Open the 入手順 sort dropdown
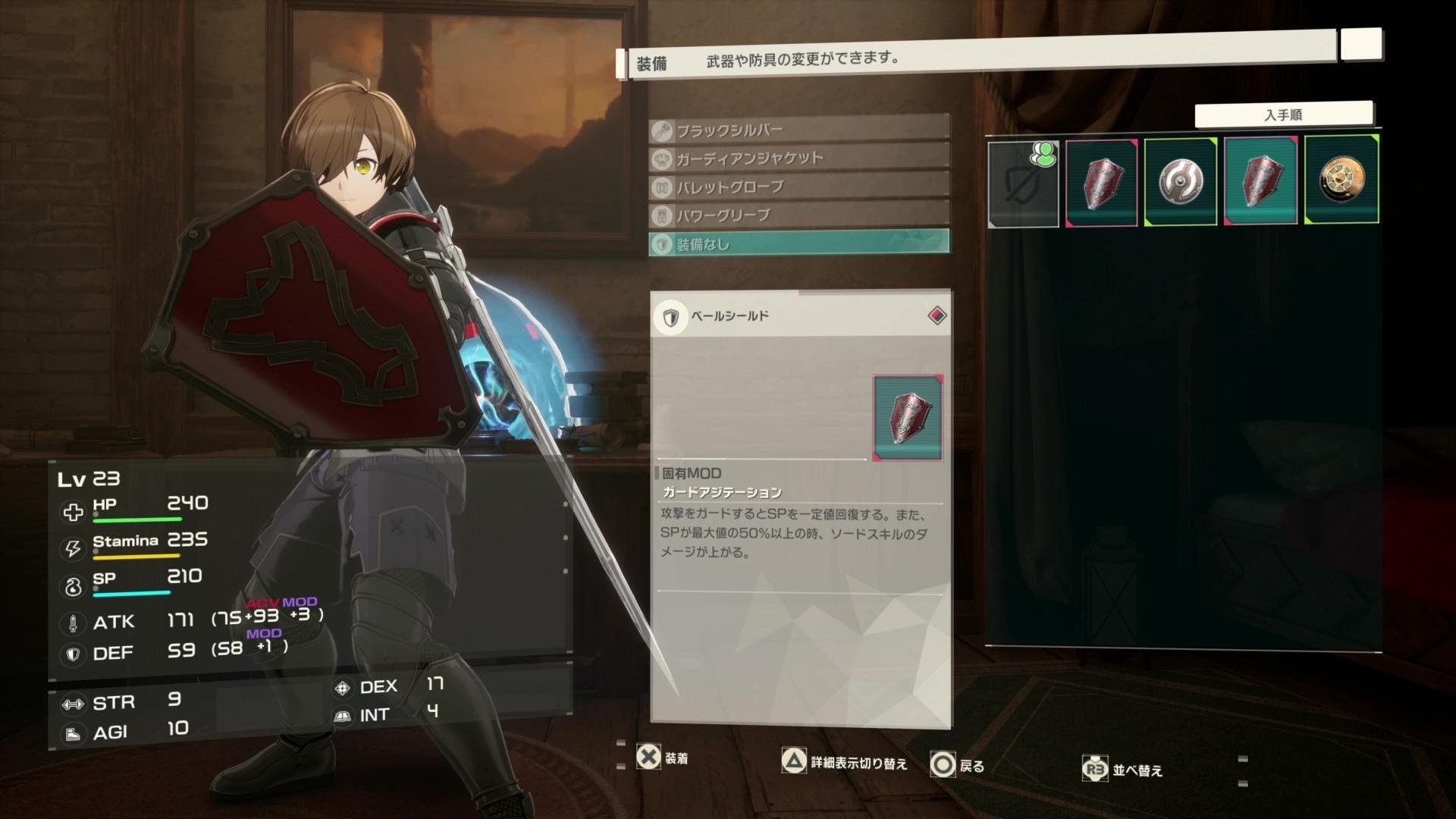Viewport: 1456px width, 819px height. pyautogui.click(x=1284, y=113)
